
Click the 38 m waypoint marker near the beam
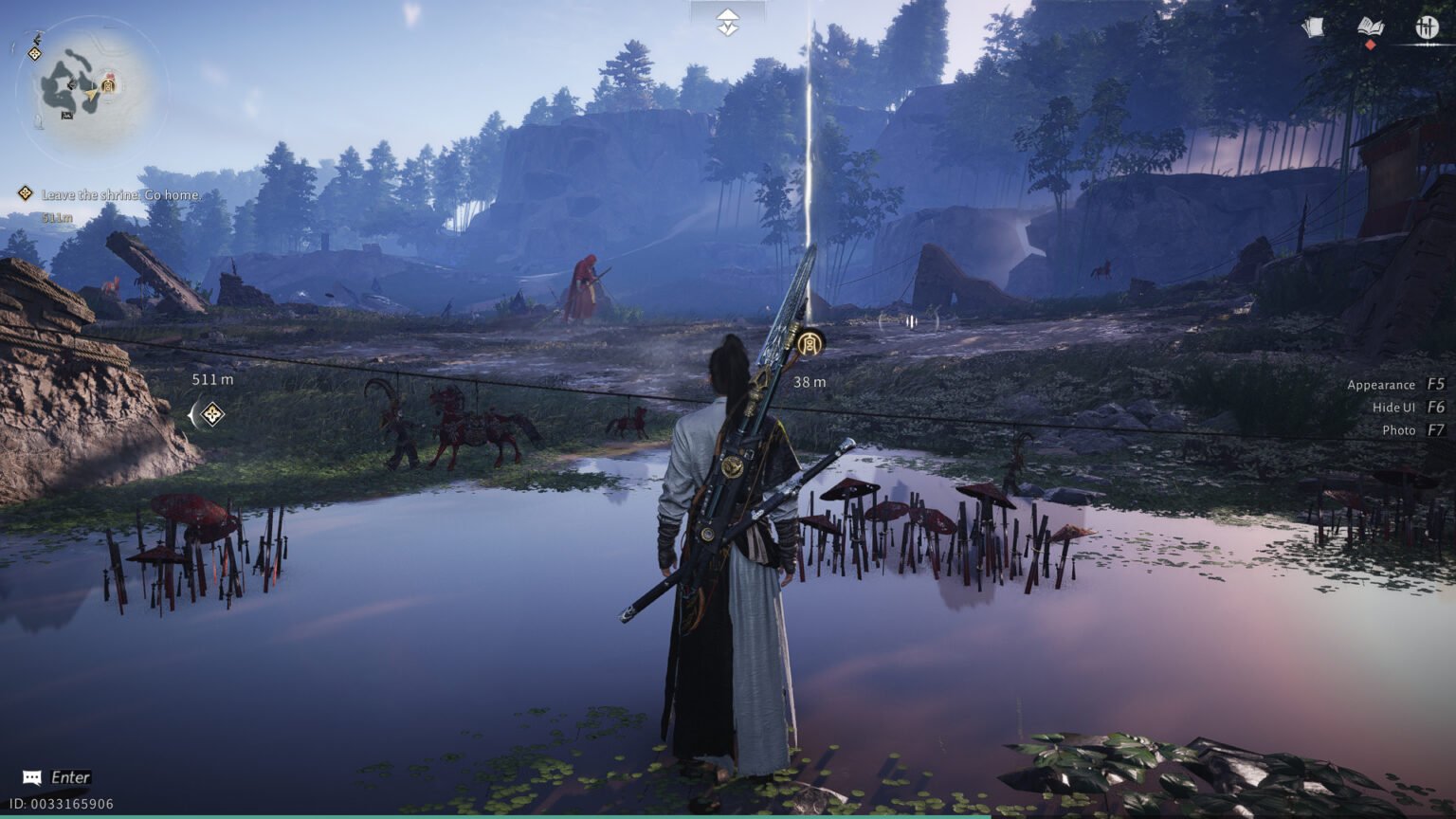click(811, 341)
